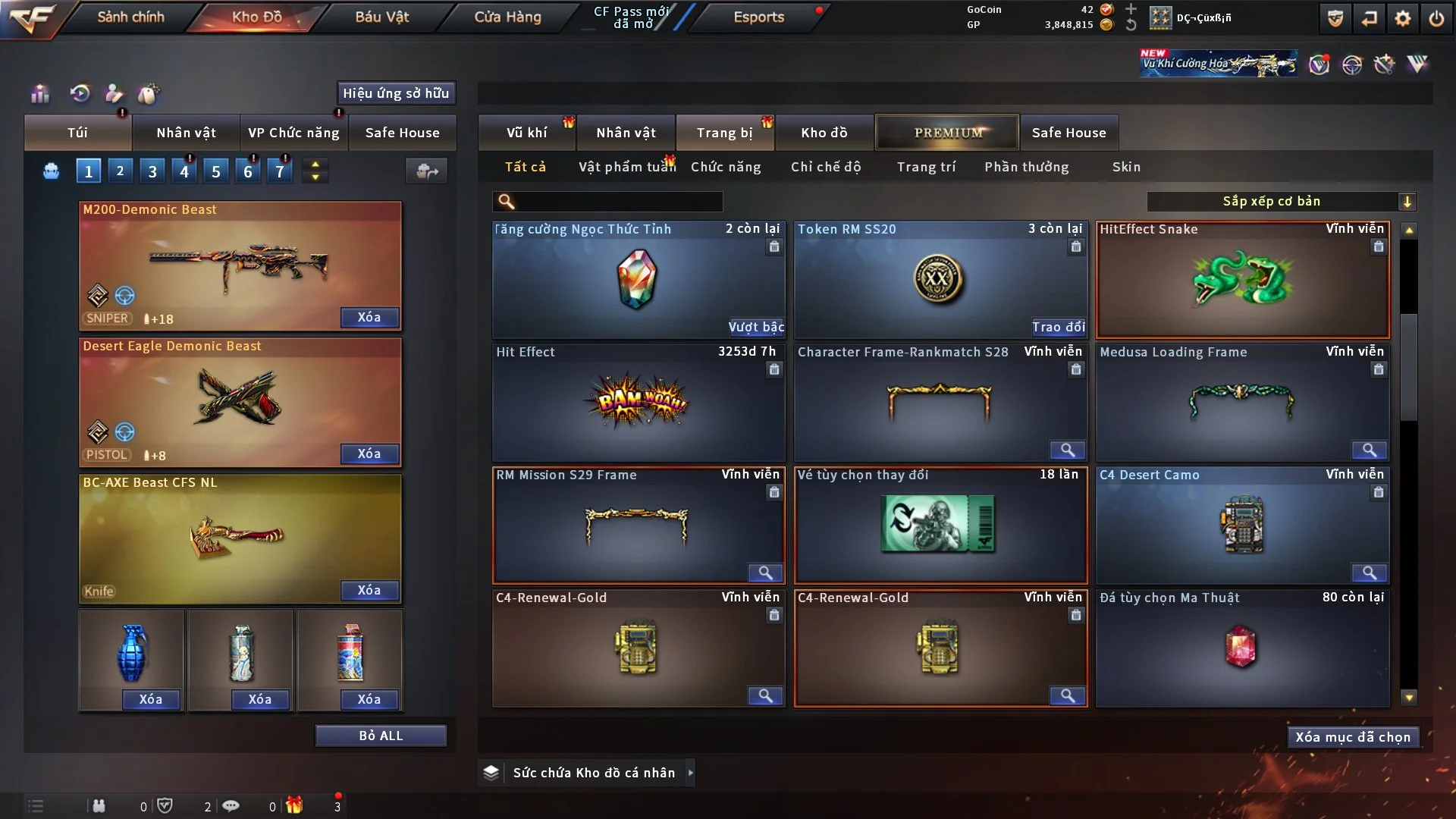
Task: Select the Chức năng filter
Action: [x=725, y=167]
